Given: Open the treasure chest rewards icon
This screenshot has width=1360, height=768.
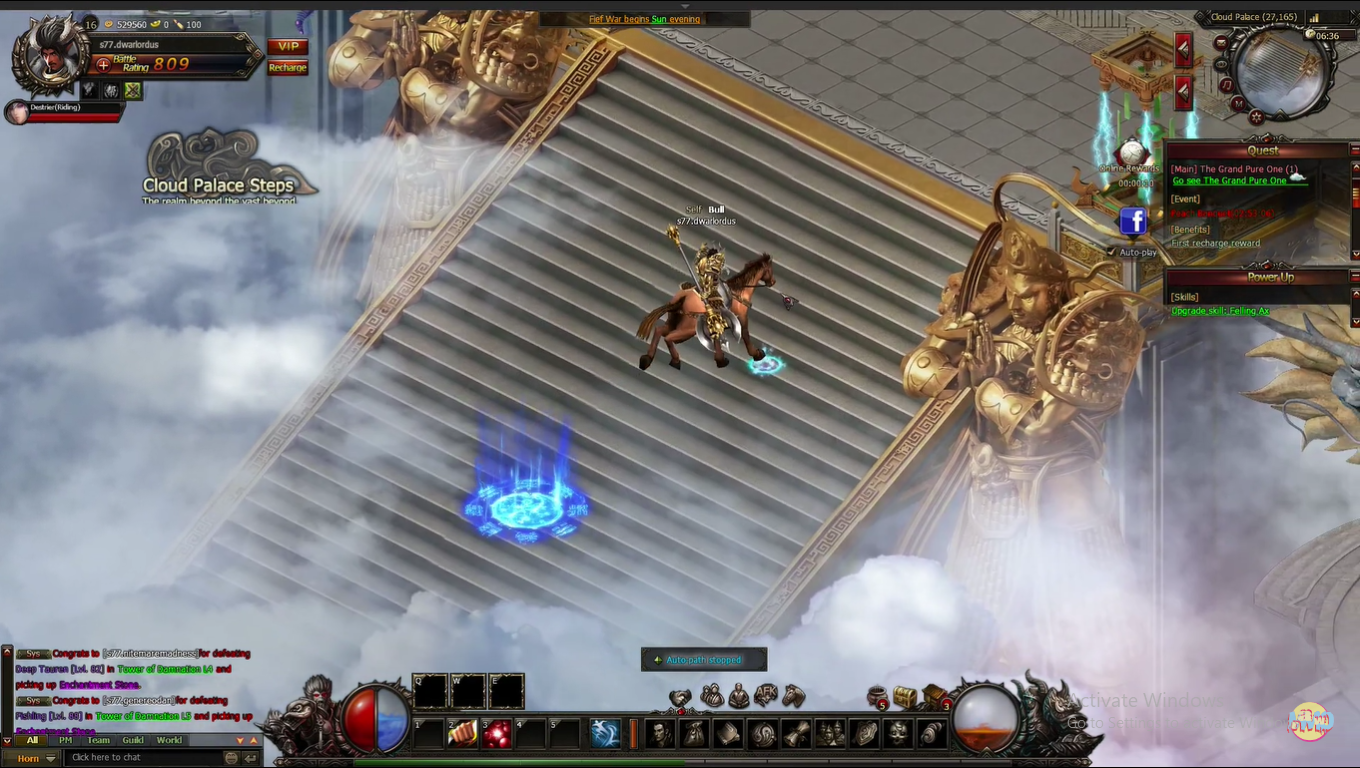Looking at the screenshot, I should [x=906, y=697].
